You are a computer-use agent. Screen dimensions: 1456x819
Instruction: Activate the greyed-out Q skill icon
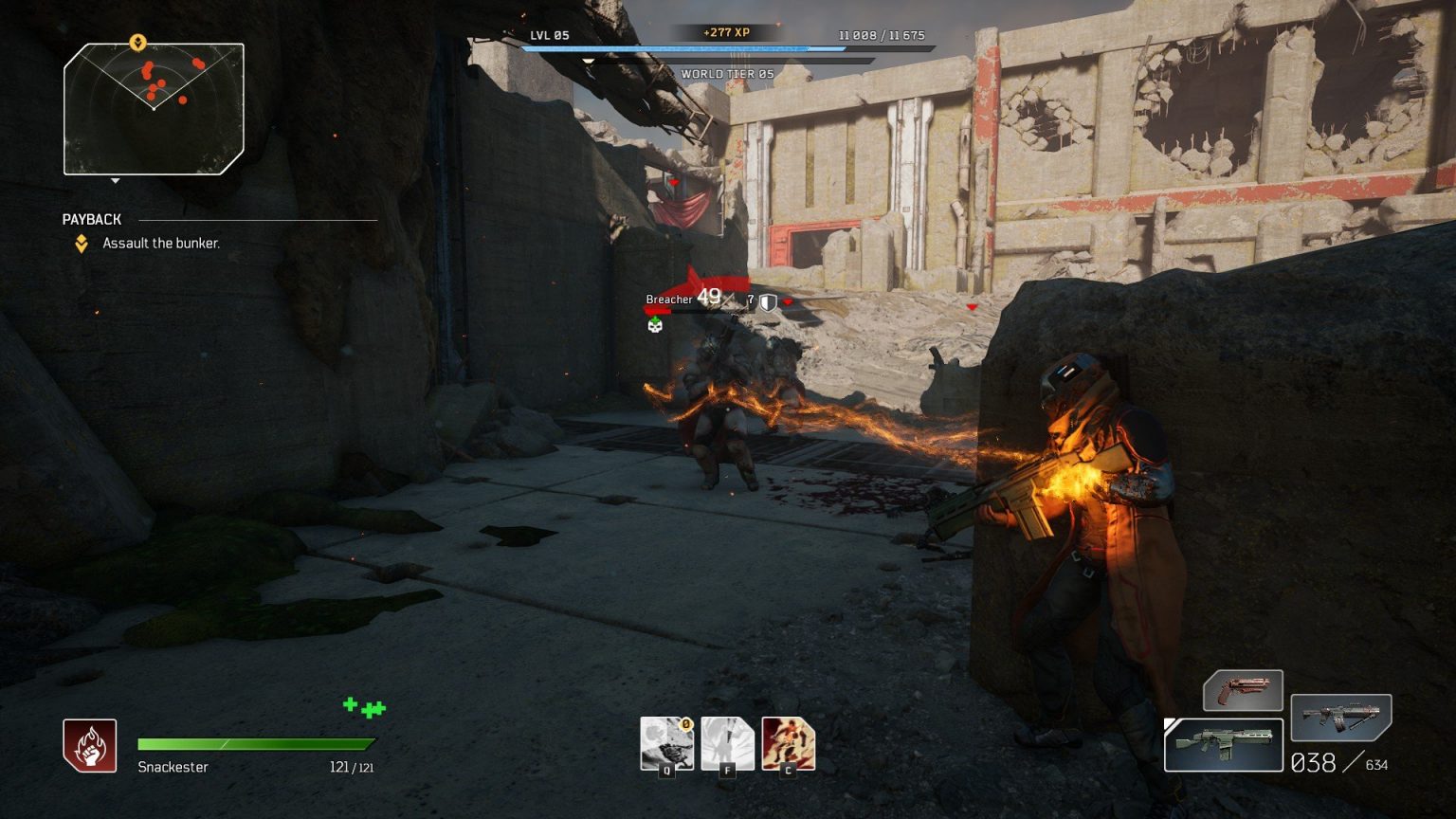pyautogui.click(x=666, y=743)
